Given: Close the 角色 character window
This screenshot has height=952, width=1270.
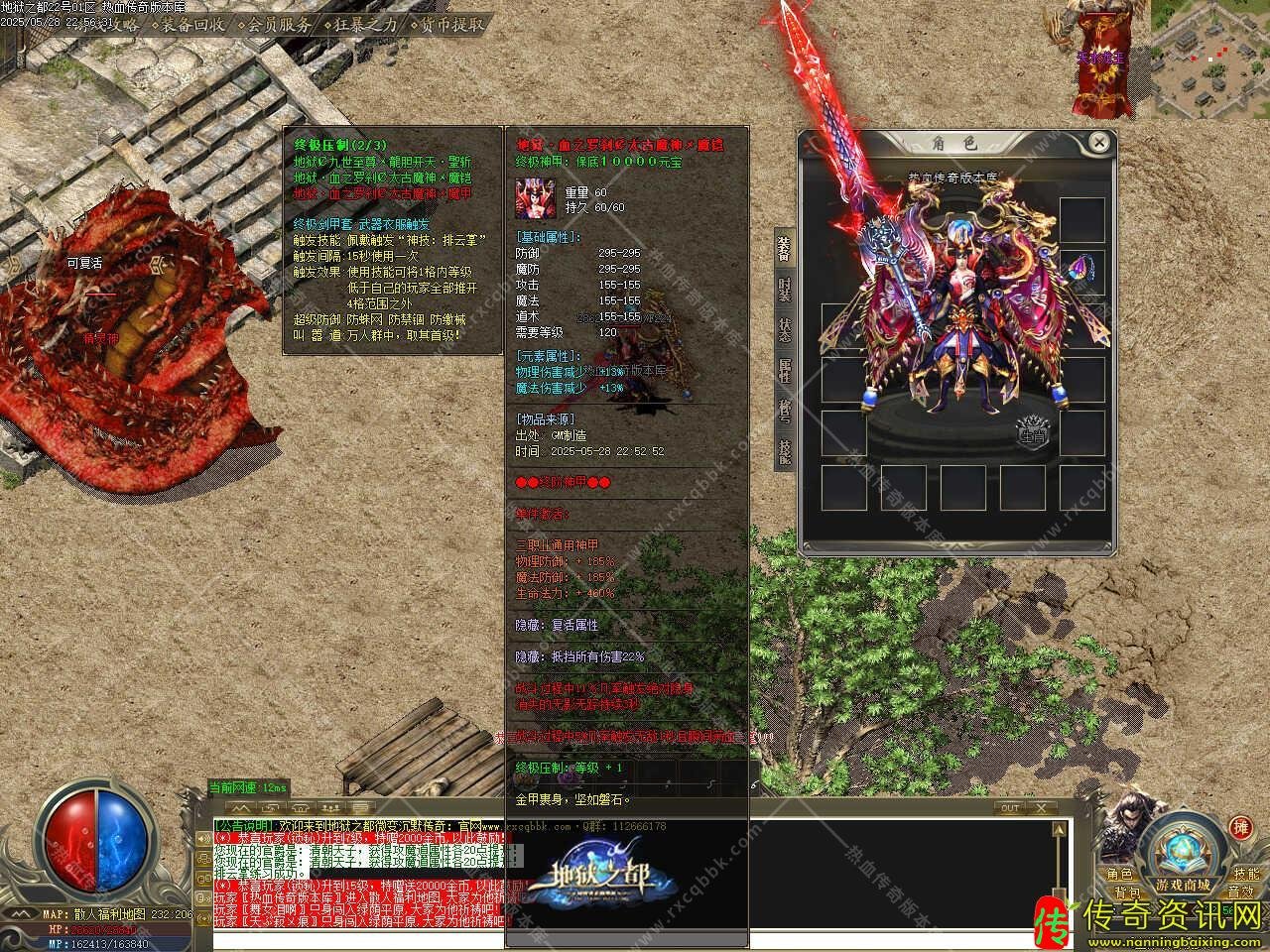Looking at the screenshot, I should pos(1098,143).
